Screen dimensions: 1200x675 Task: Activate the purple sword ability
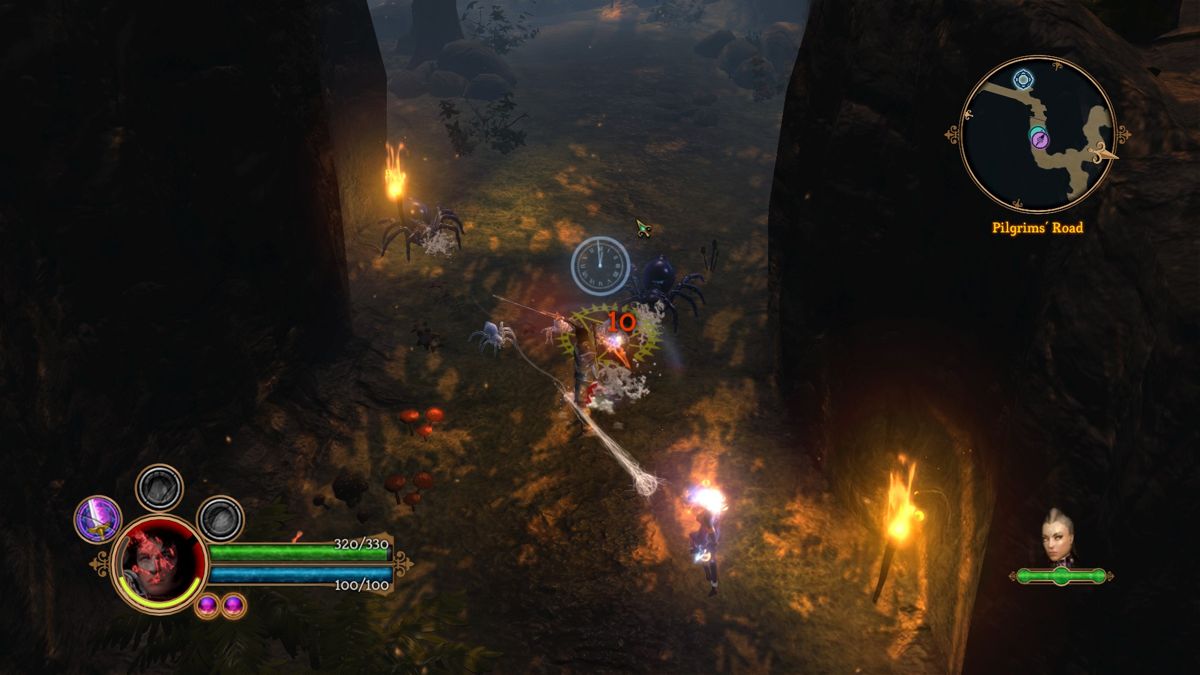[x=98, y=520]
